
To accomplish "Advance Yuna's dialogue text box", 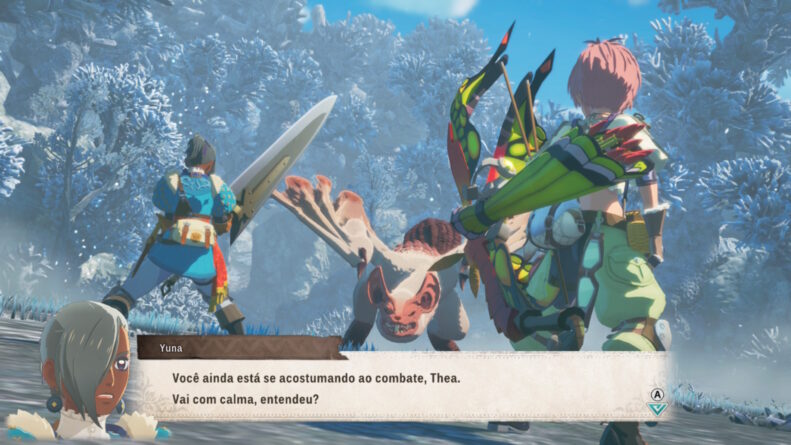I will [x=400, y=386].
